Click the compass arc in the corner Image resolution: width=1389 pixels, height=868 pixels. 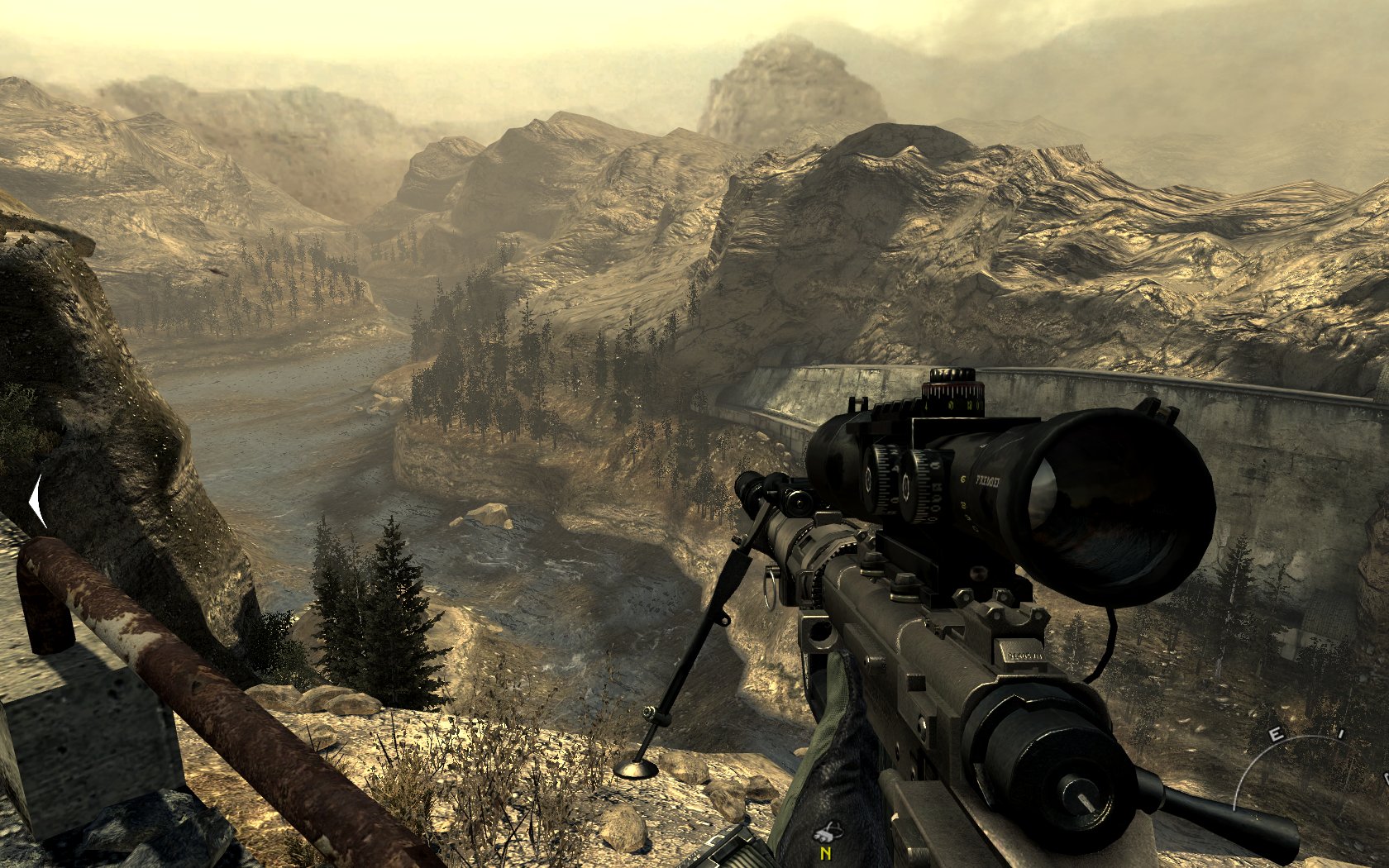(1290, 752)
